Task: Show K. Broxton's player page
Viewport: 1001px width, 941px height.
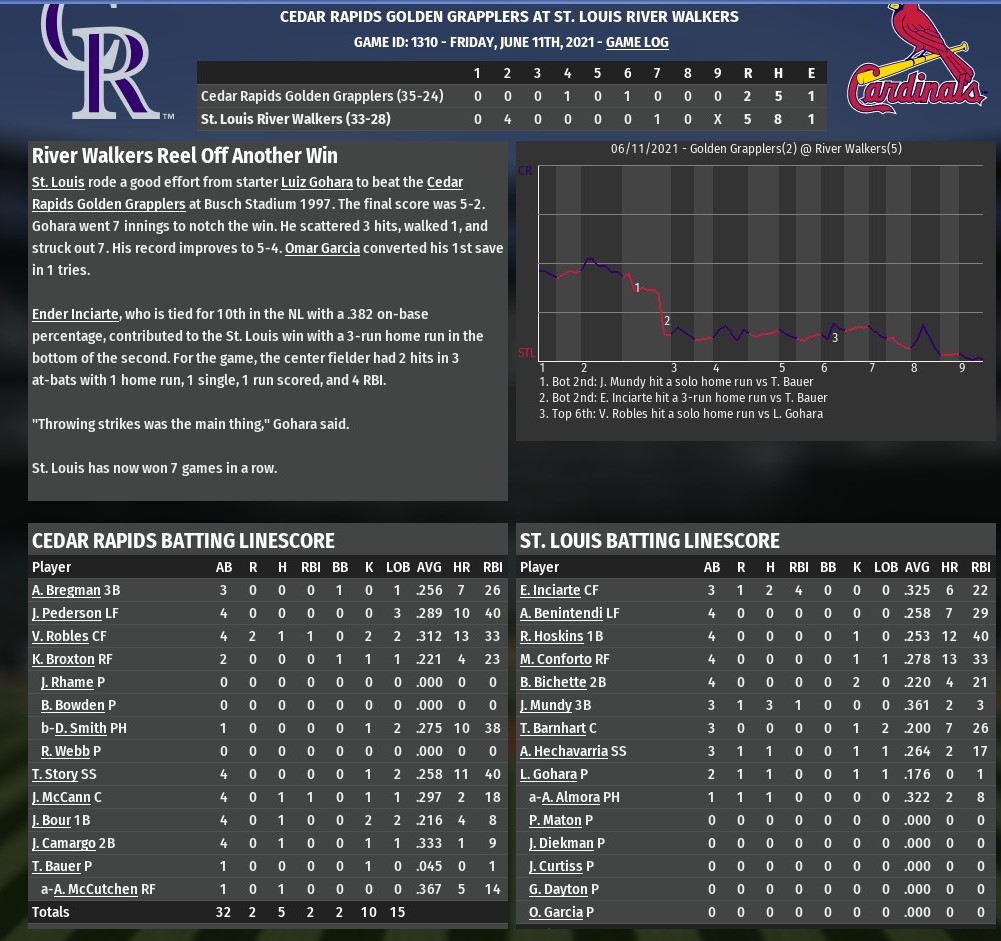Action: tap(63, 659)
